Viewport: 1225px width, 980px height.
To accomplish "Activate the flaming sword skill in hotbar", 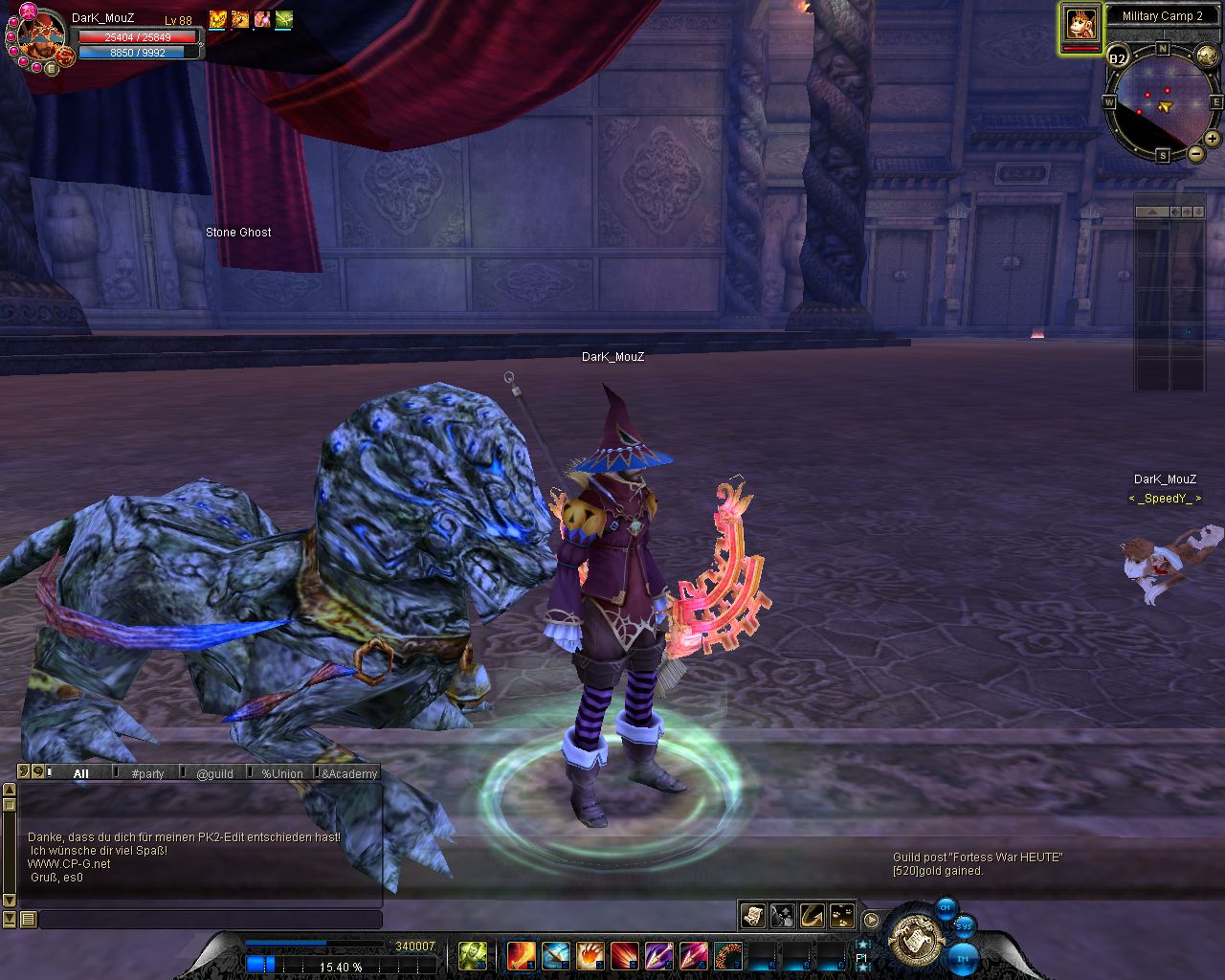I will pyautogui.click(x=521, y=954).
